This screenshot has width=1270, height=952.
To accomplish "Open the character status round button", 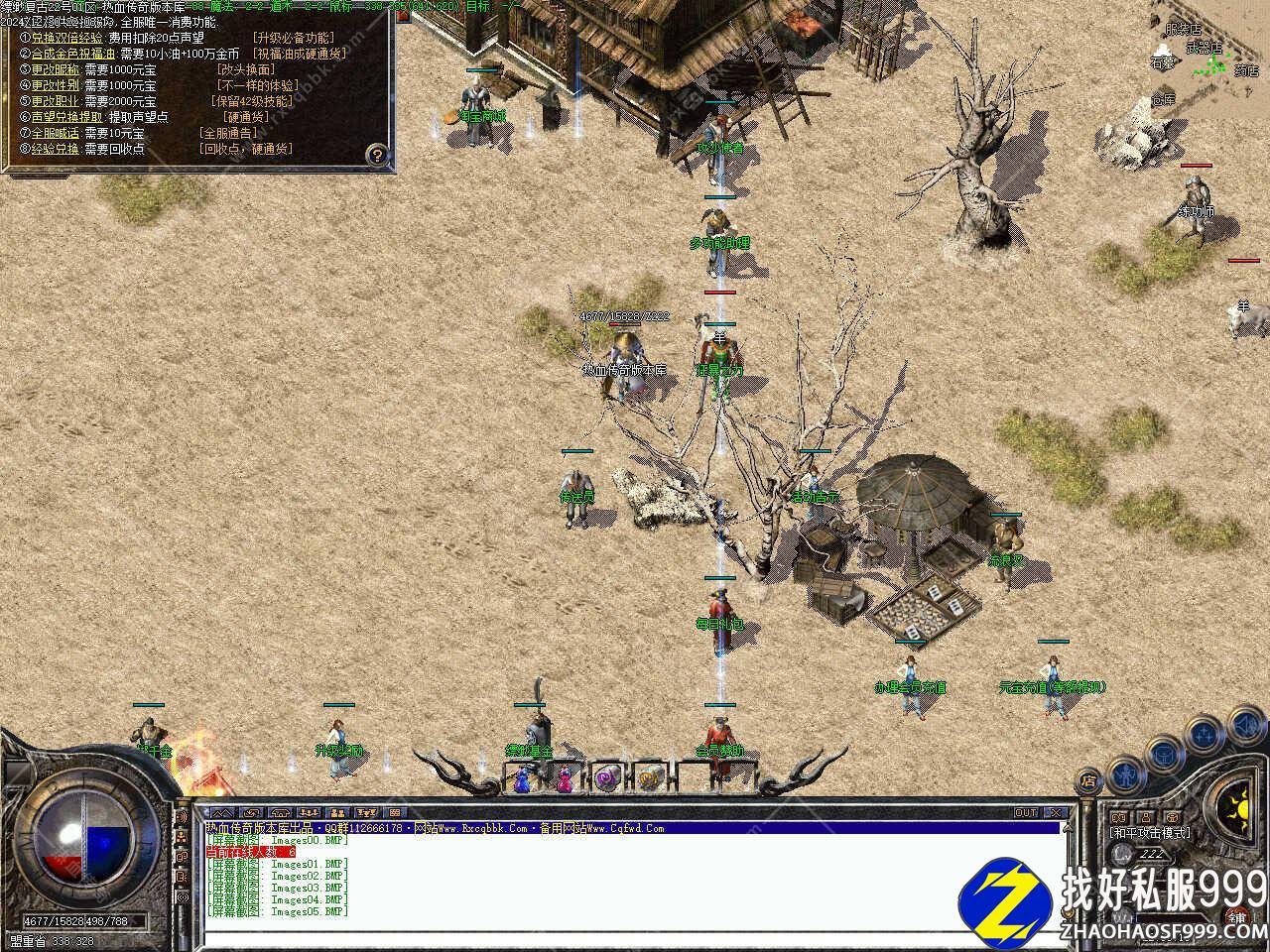I will point(1124,772).
